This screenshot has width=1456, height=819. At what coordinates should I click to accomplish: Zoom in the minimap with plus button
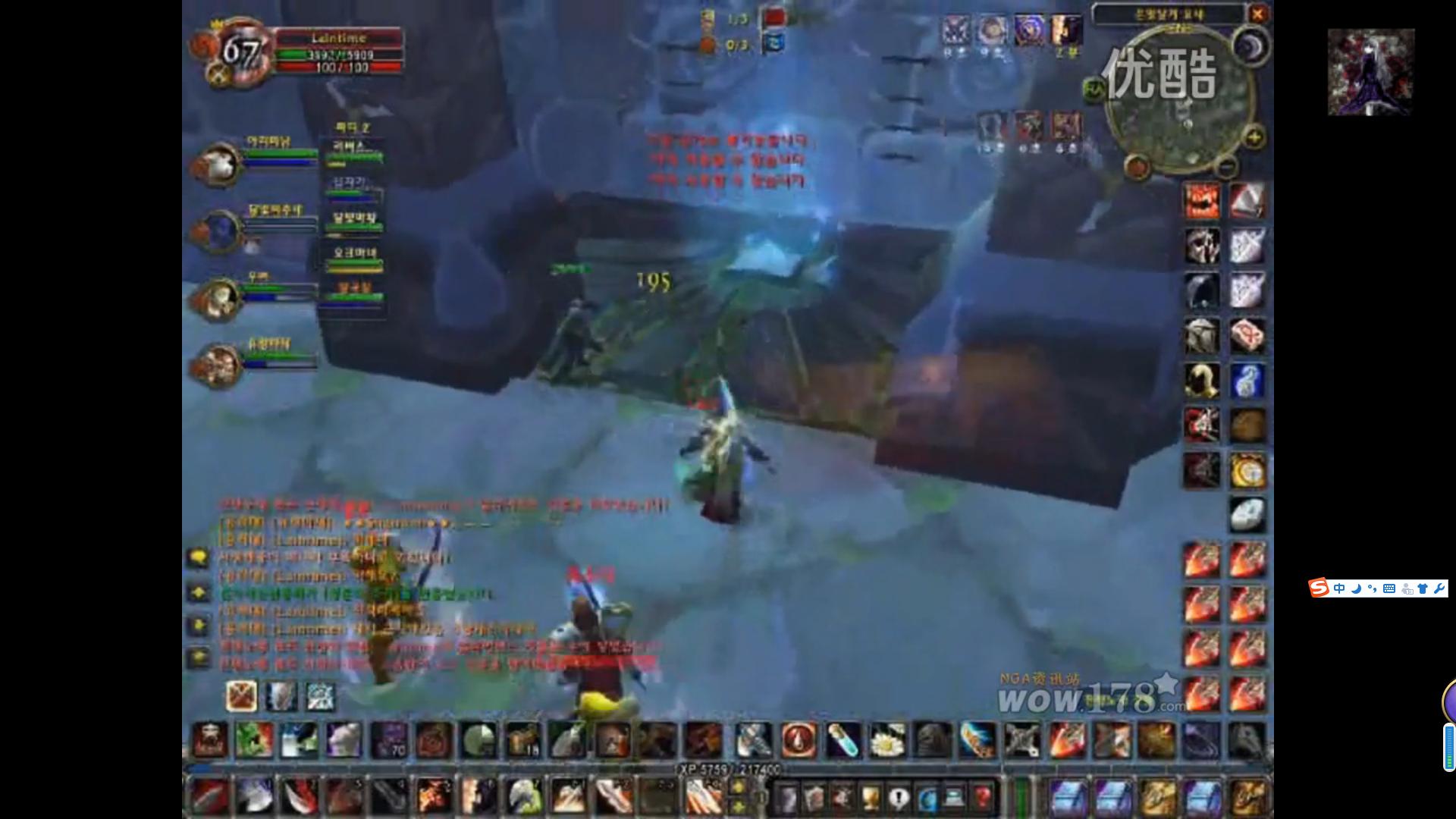(1254, 137)
